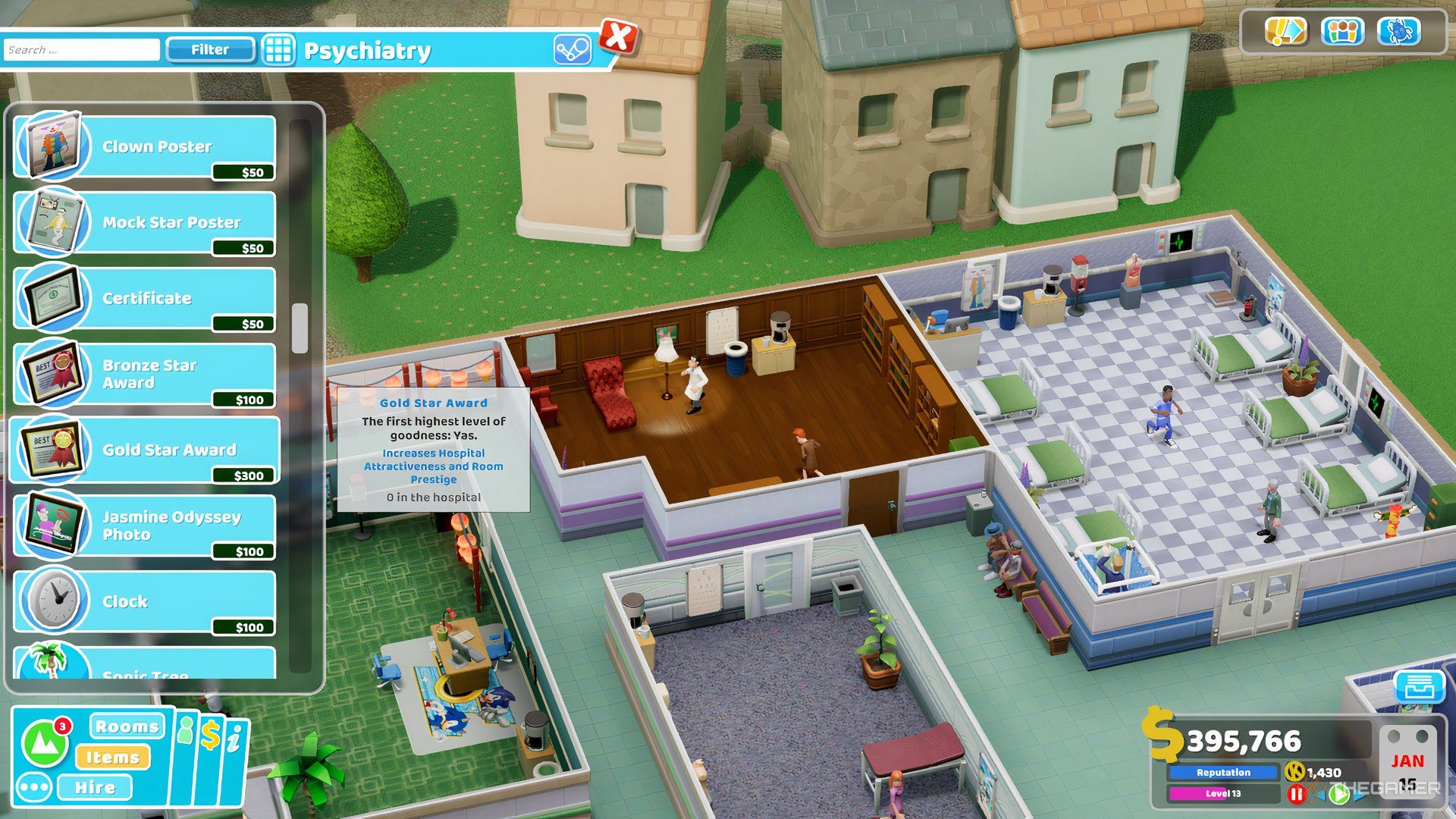
Task: Click the Hire button
Action: coord(96,787)
